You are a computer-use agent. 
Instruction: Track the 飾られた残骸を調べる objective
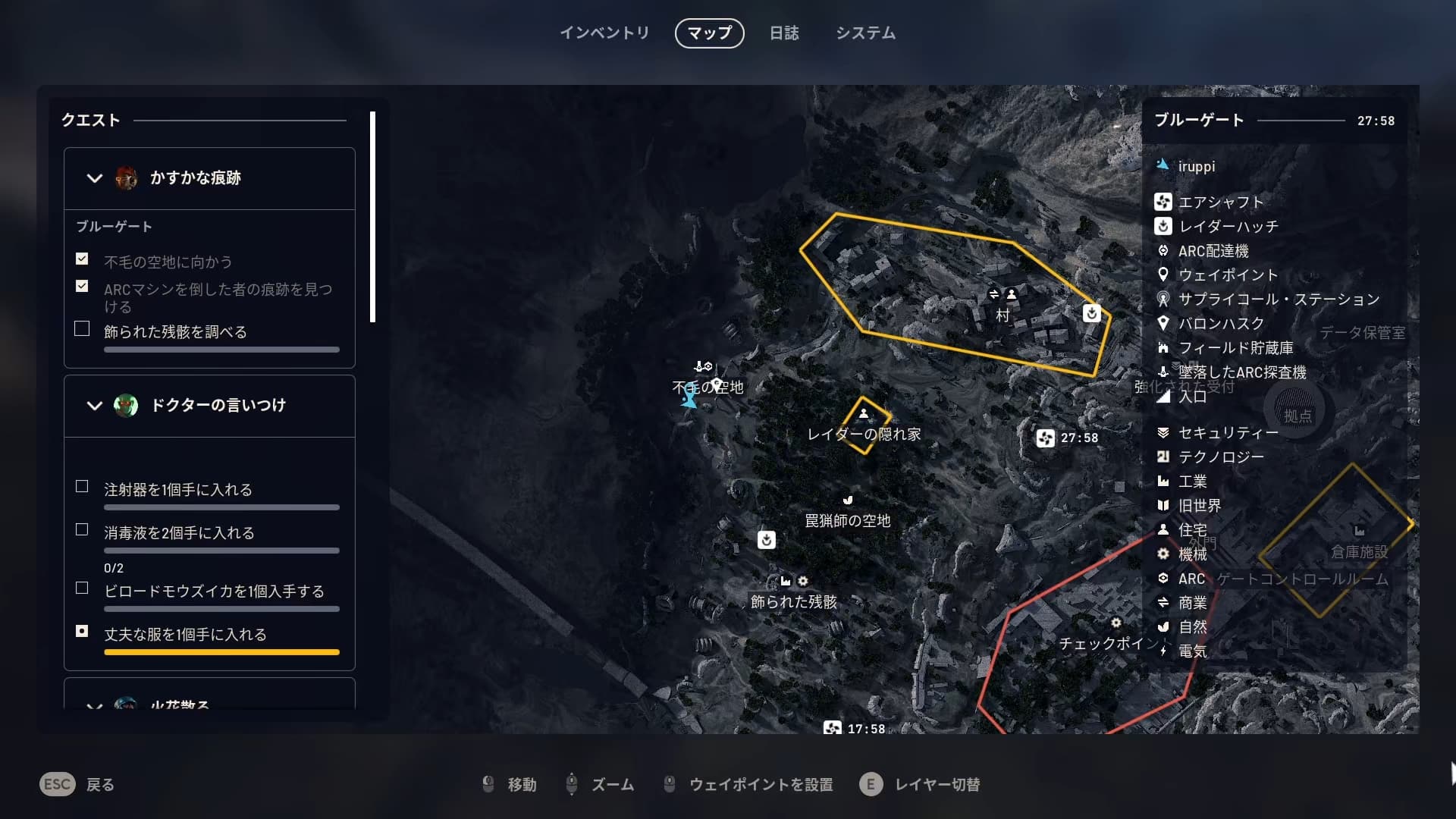[x=82, y=329]
